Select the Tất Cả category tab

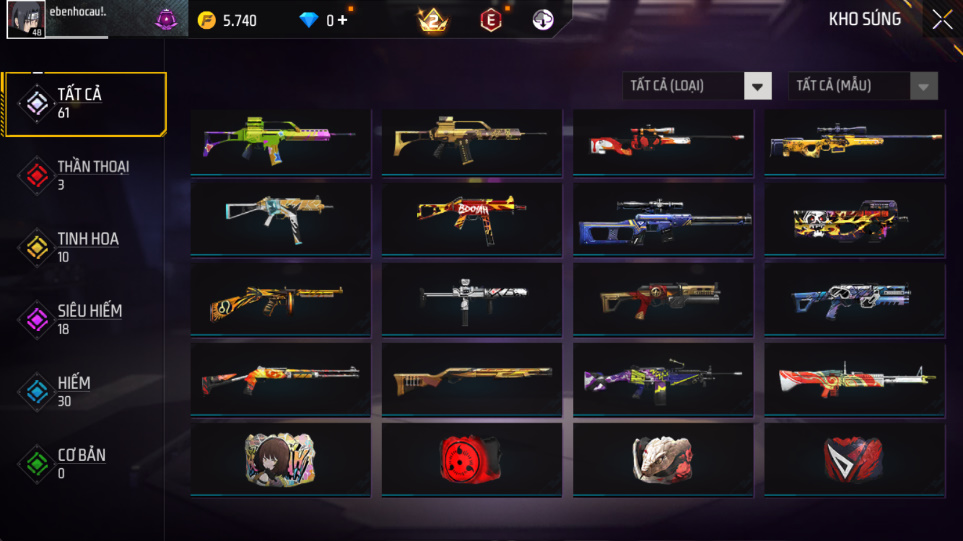pyautogui.click(x=84, y=103)
